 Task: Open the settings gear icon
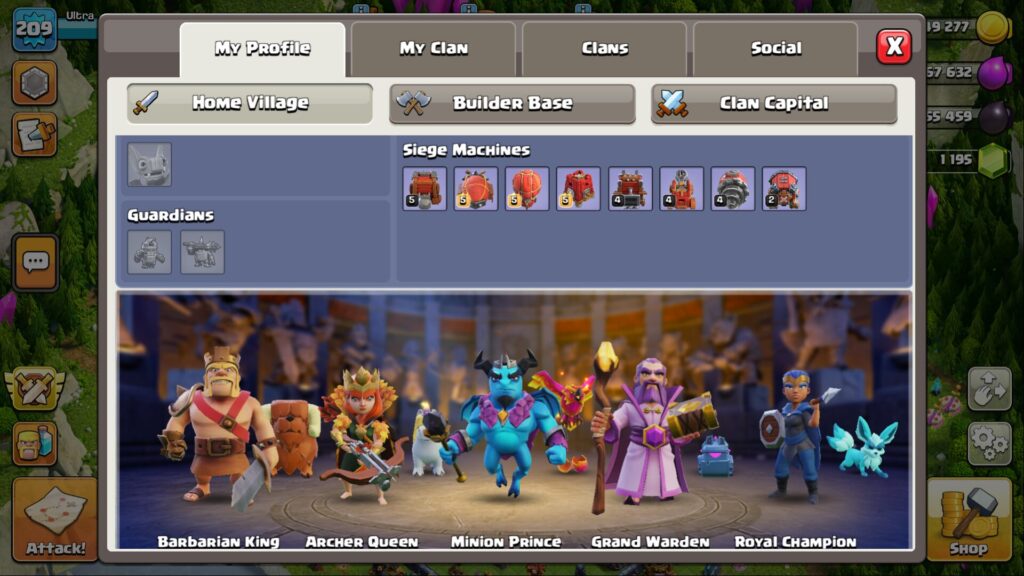click(988, 442)
